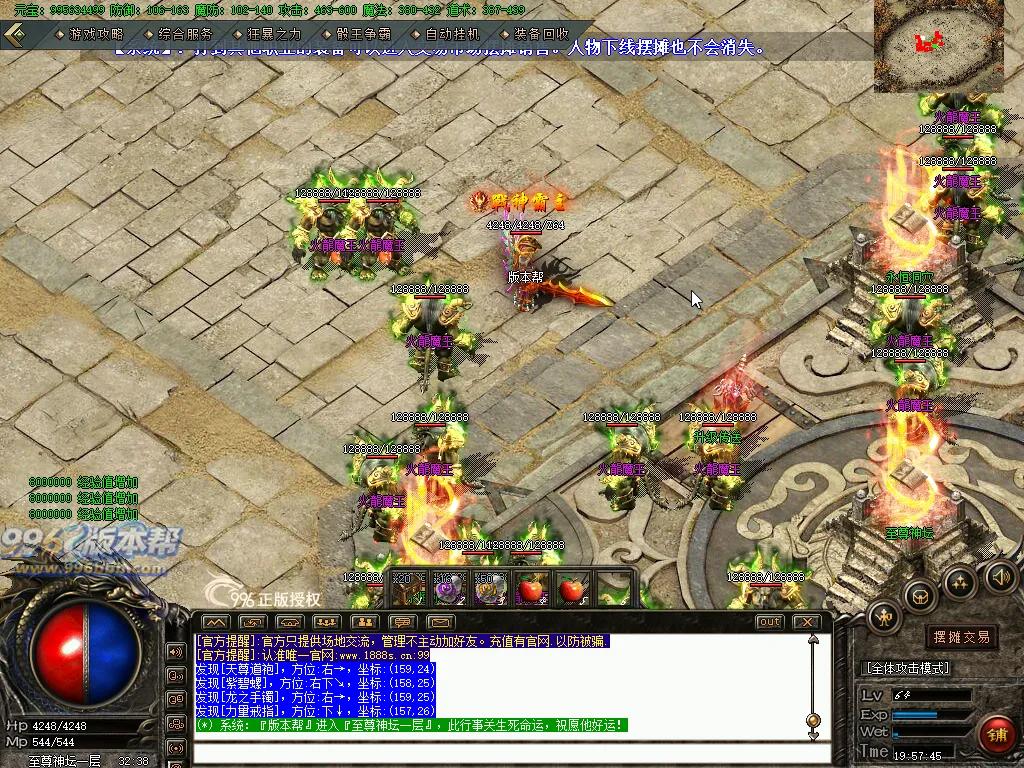Open the round red 铺 shop button

pos(997,735)
